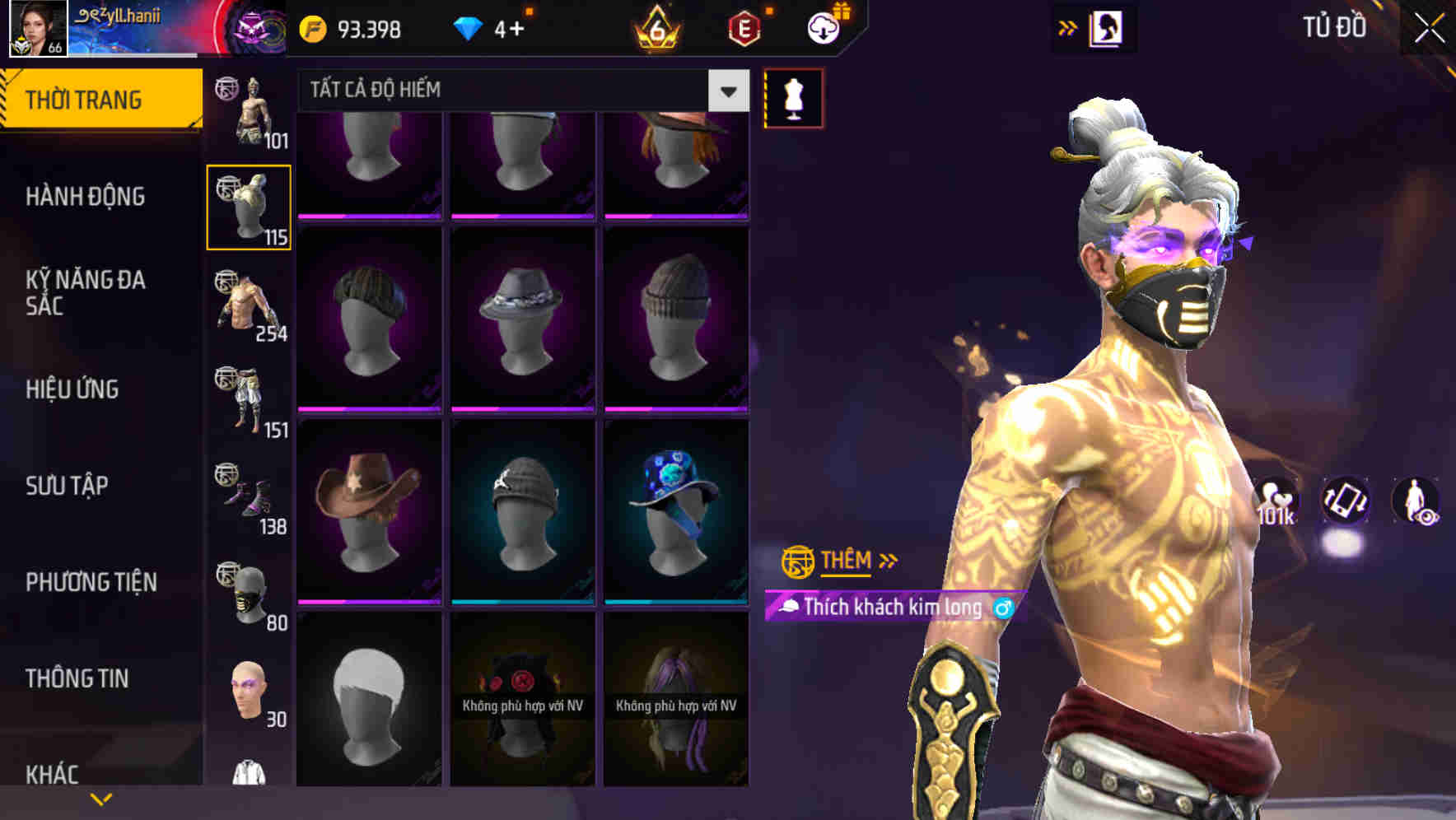1456x820 pixels.
Task: Expand the left sidebar chevron below KHÁC
Action: [100, 798]
